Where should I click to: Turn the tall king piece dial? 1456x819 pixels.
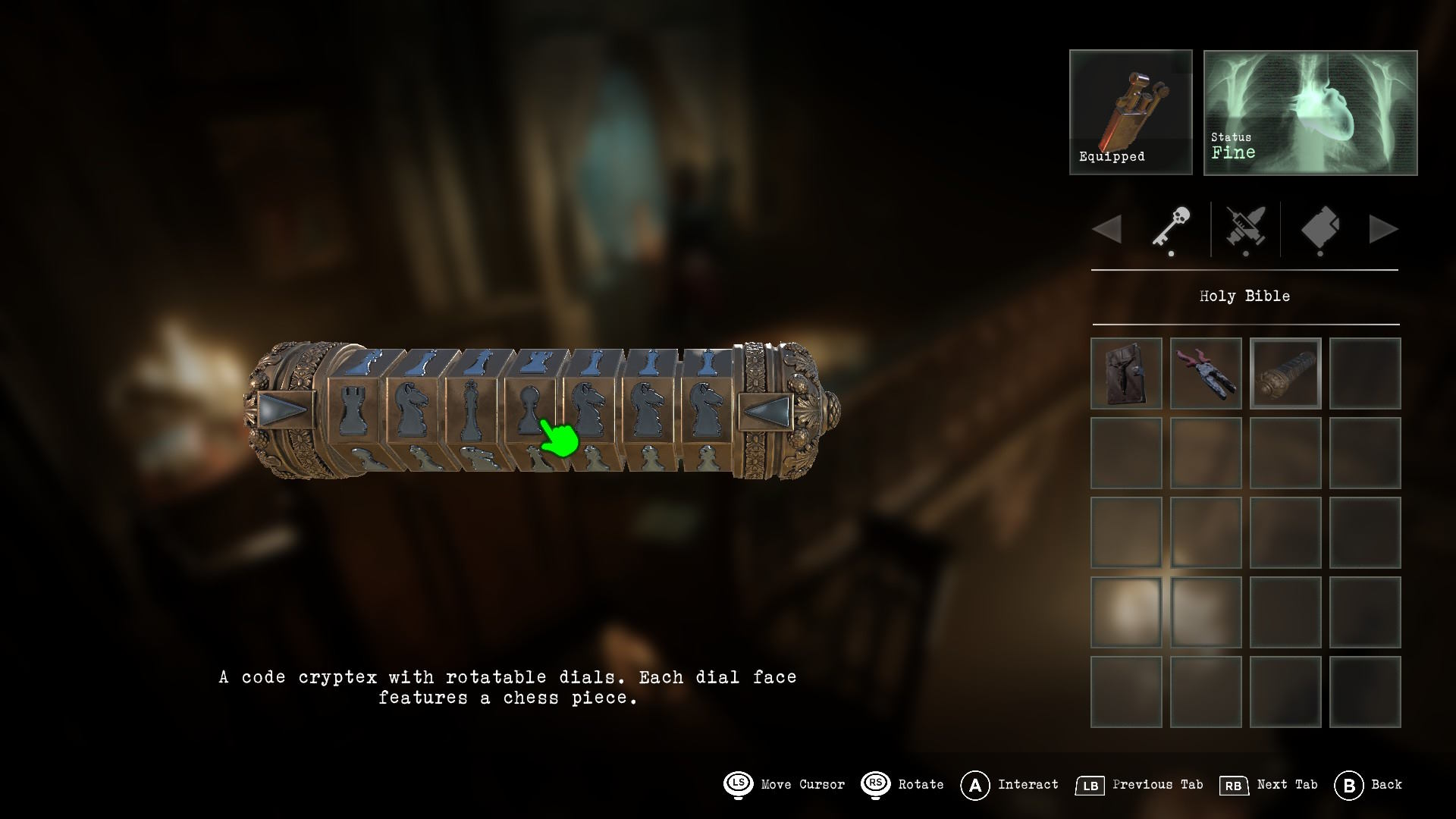point(470,411)
